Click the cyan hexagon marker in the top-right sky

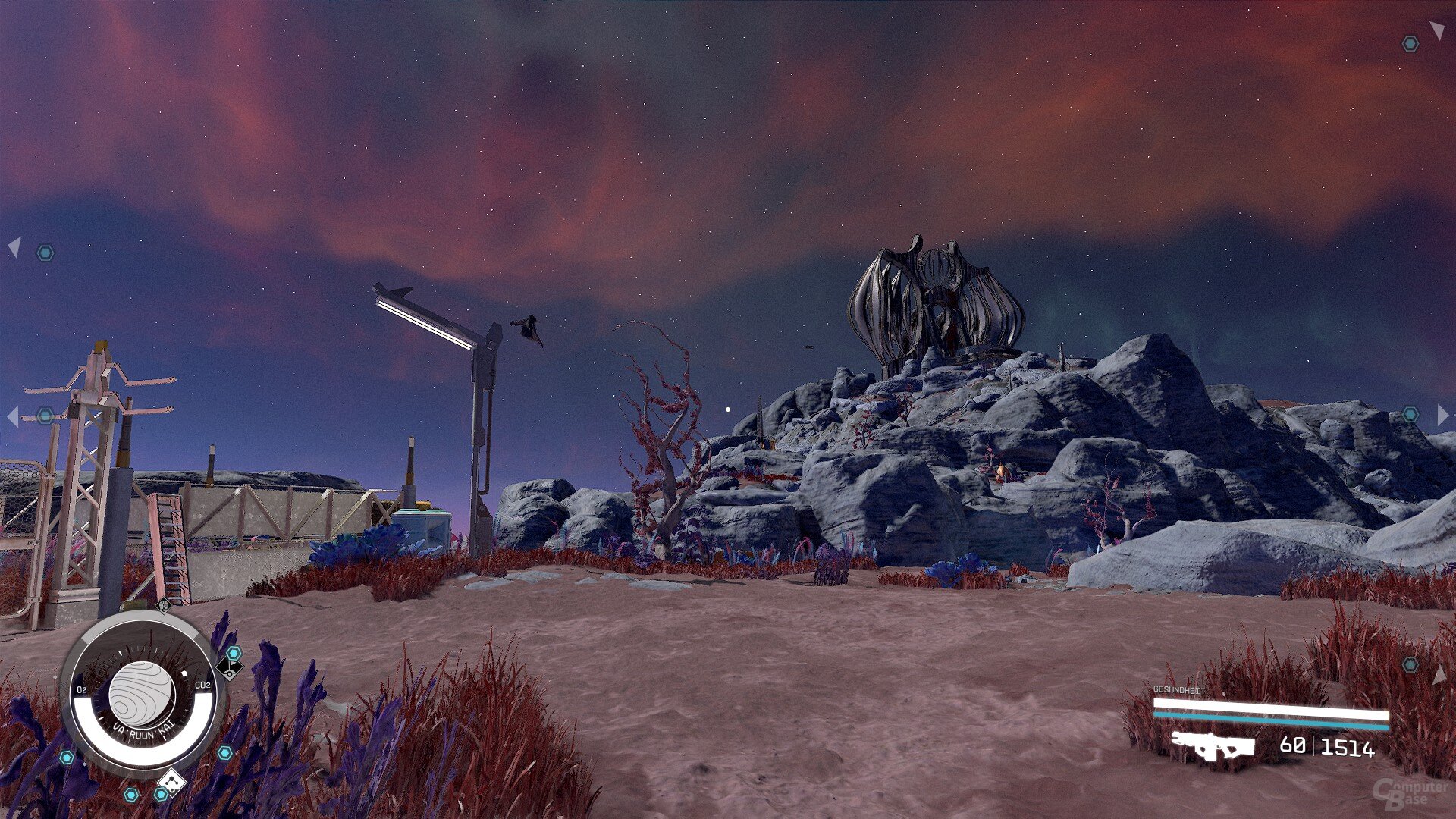1409,43
